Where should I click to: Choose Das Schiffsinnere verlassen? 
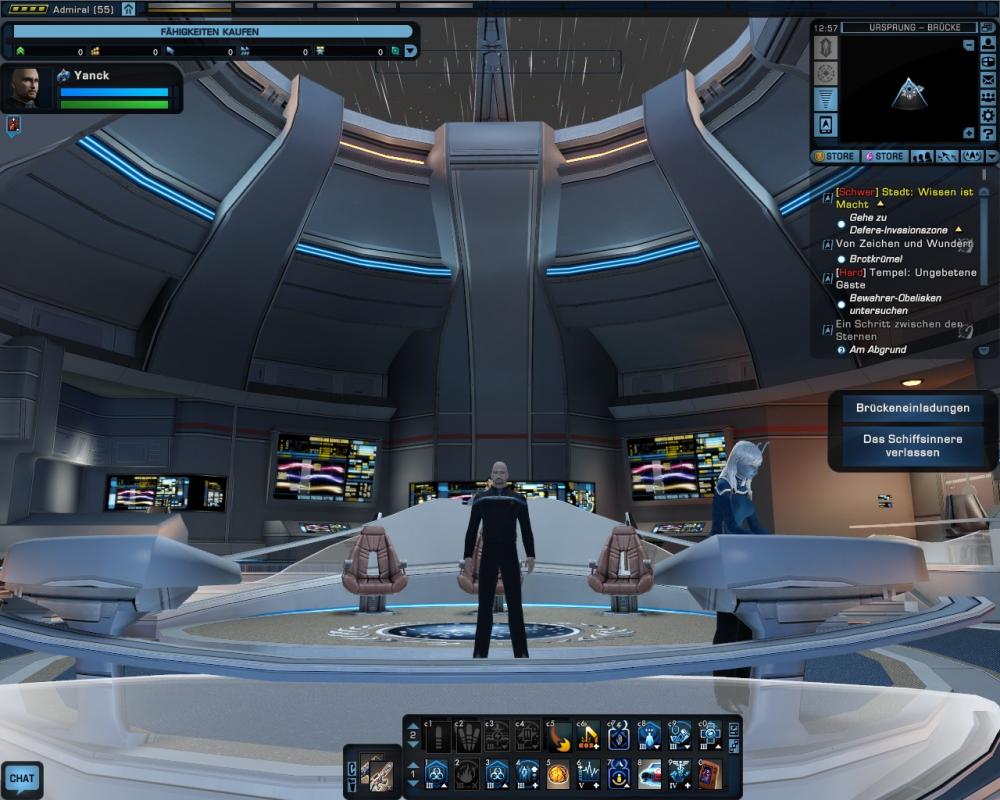click(x=899, y=445)
